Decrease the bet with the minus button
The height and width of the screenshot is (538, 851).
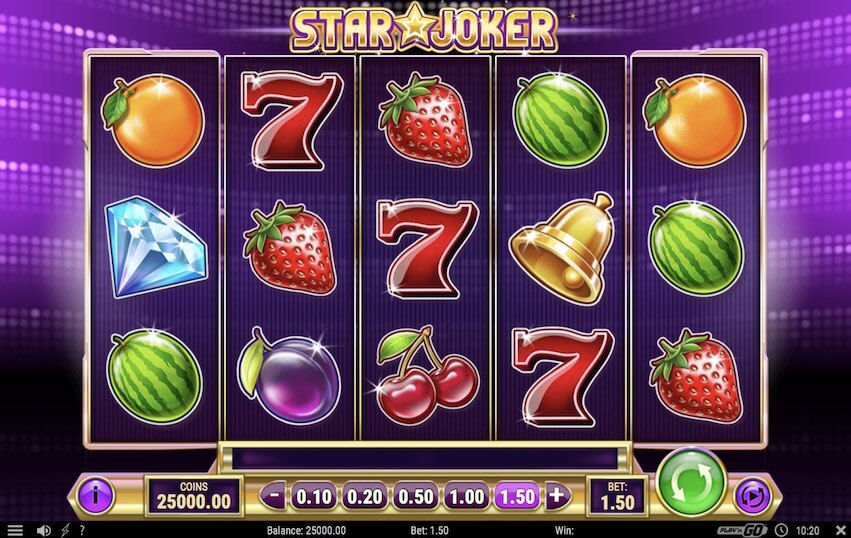275,494
